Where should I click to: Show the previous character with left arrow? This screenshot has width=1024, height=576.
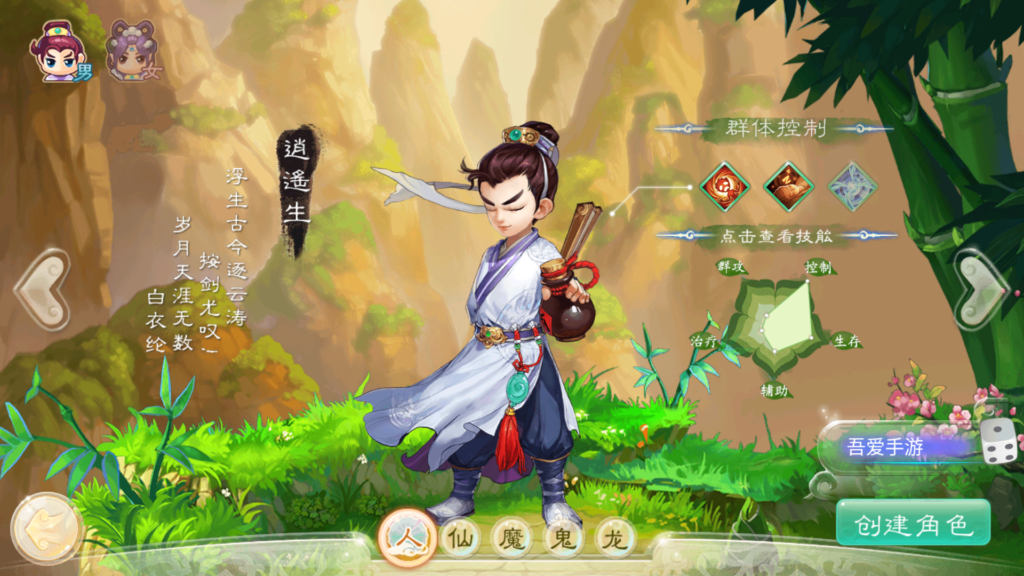tap(42, 290)
